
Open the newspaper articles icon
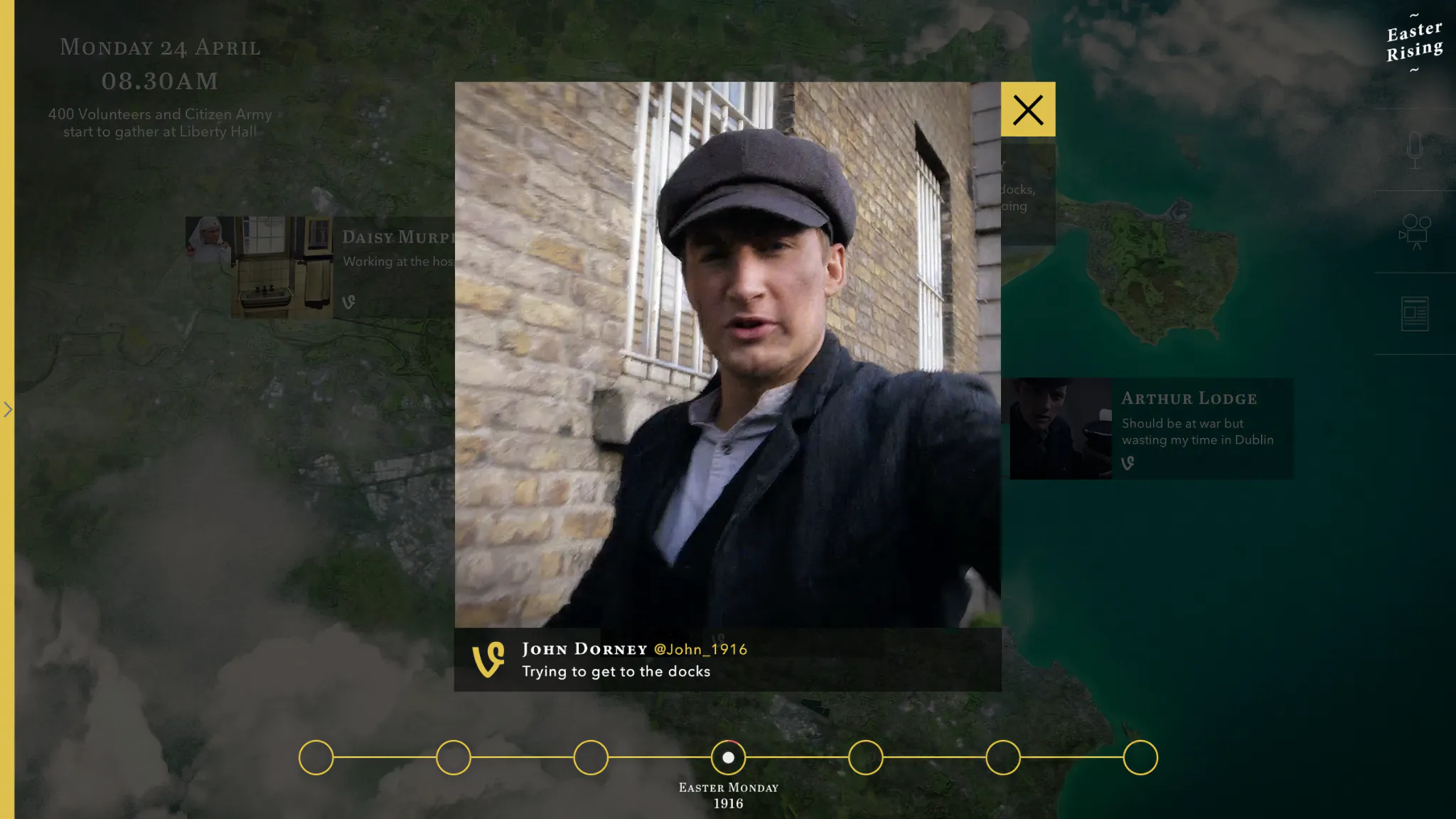pyautogui.click(x=1415, y=314)
